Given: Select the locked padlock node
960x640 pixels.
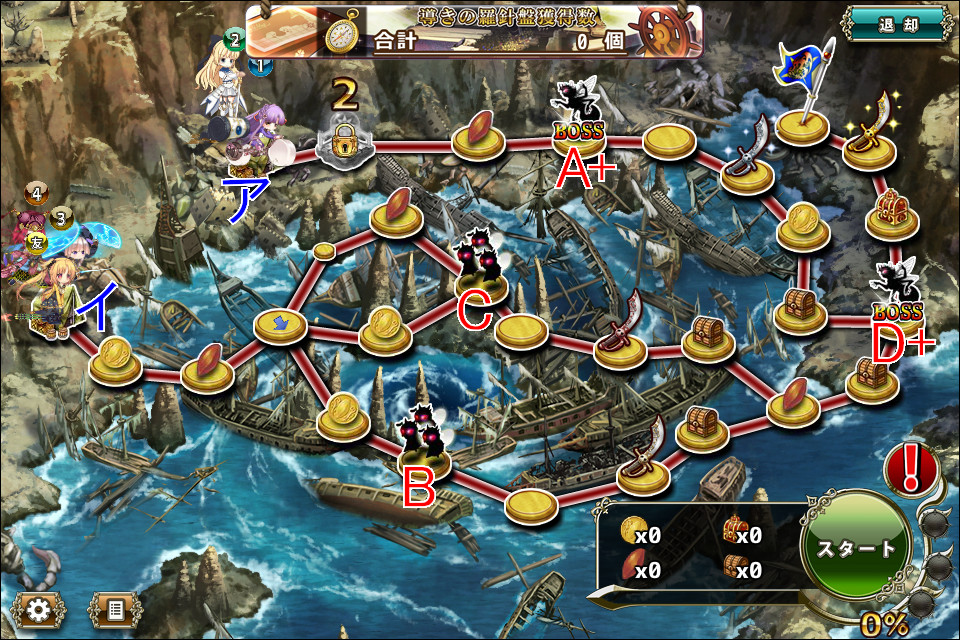Looking at the screenshot, I should tap(344, 142).
